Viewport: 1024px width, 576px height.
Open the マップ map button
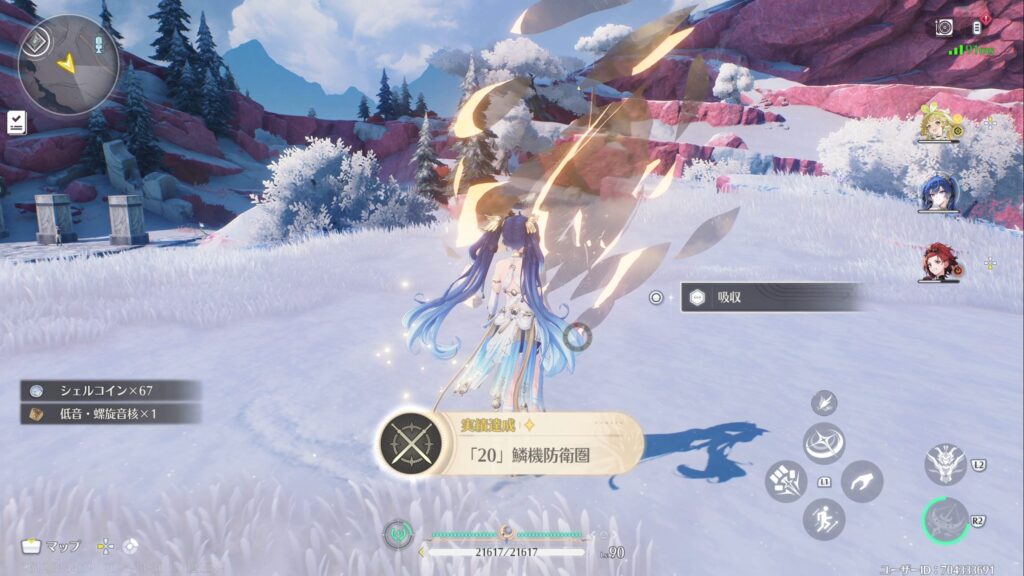click(x=52, y=546)
